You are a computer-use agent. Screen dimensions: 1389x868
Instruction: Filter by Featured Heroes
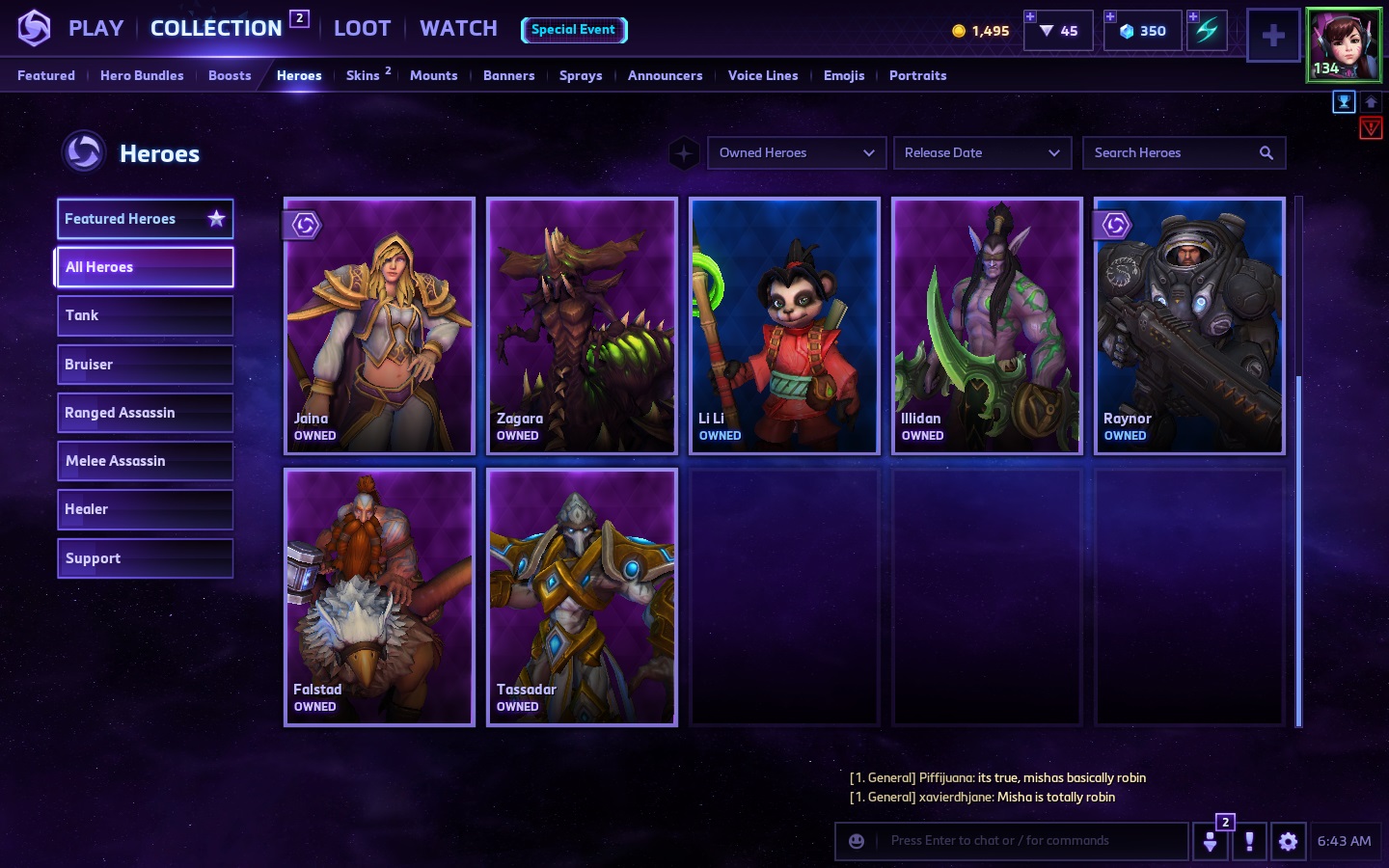click(145, 219)
